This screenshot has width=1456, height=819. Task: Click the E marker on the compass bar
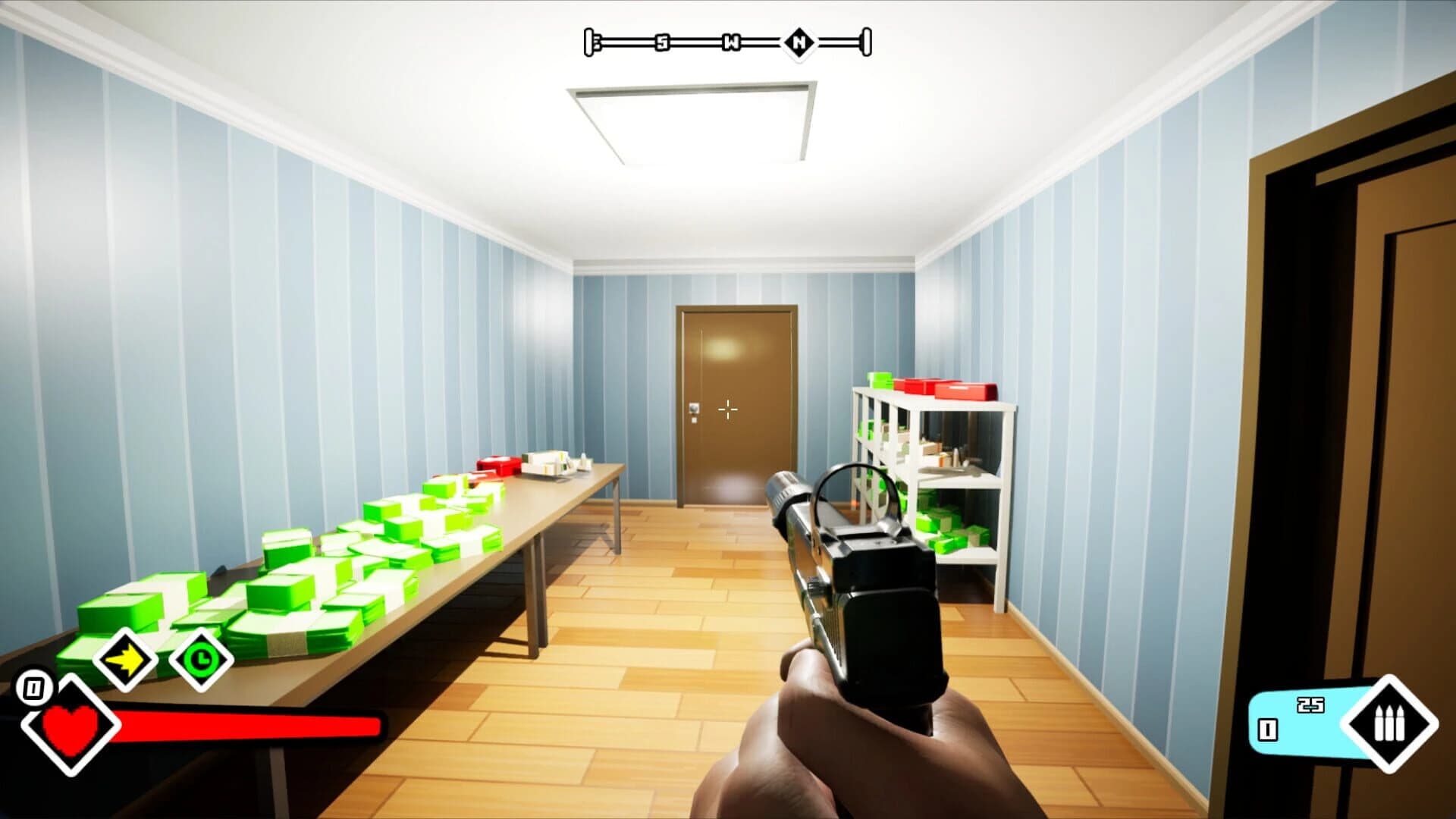tap(597, 42)
